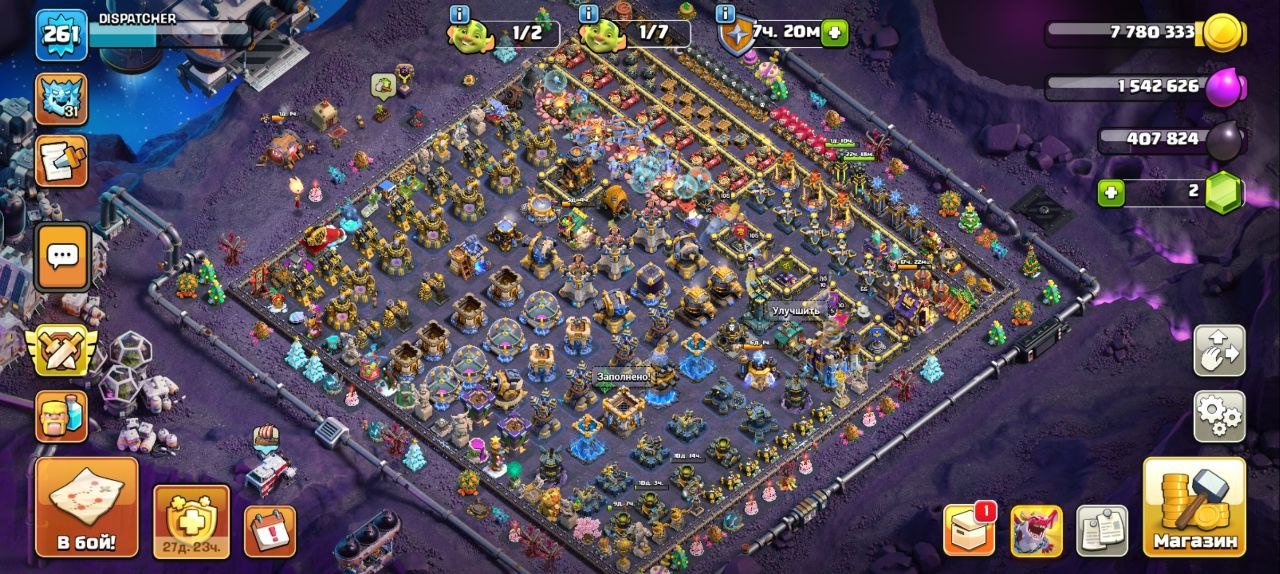View the level 261 player profile badge
The image size is (1280, 574).
[60, 34]
